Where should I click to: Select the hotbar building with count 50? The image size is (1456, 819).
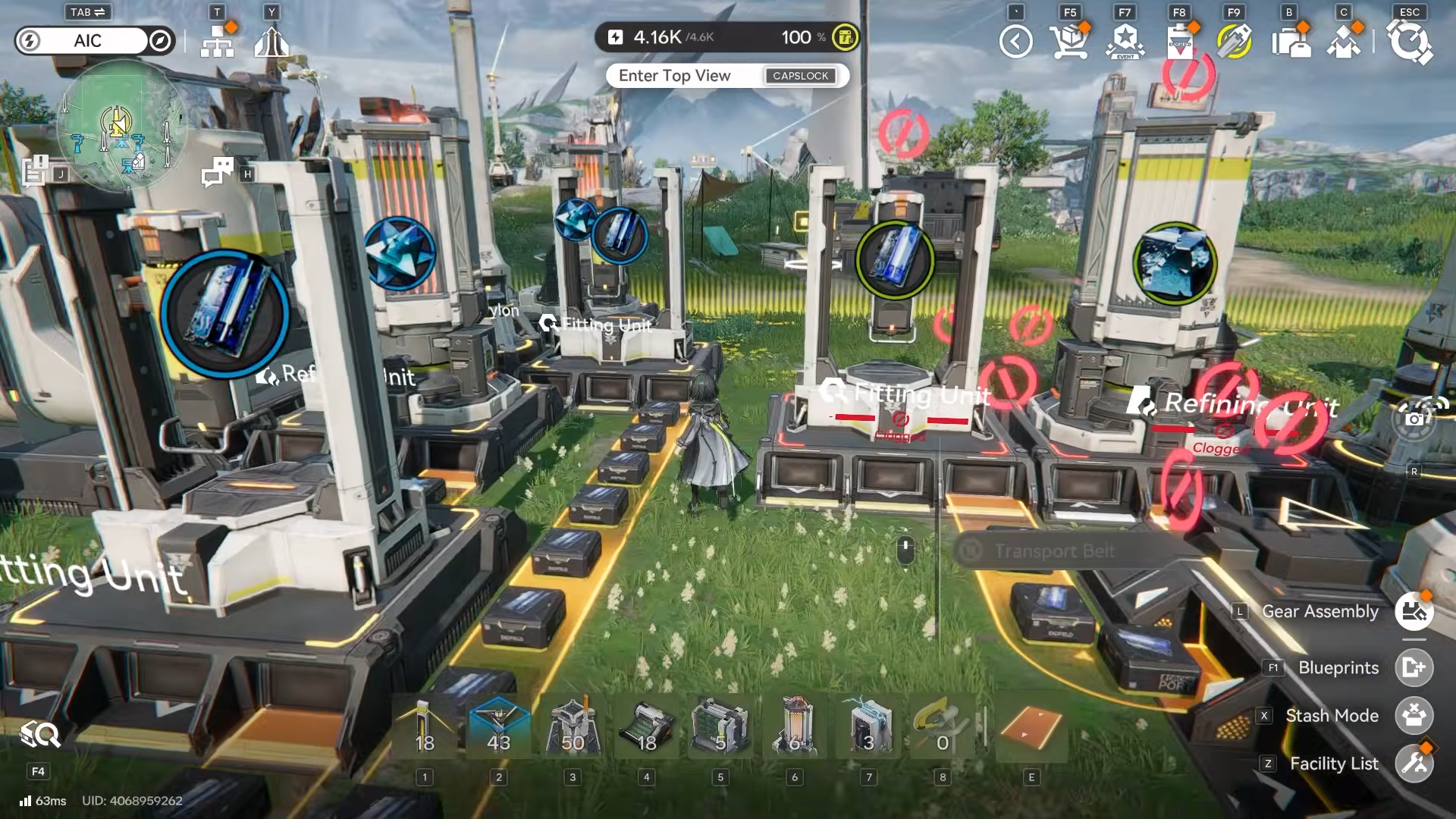573,726
